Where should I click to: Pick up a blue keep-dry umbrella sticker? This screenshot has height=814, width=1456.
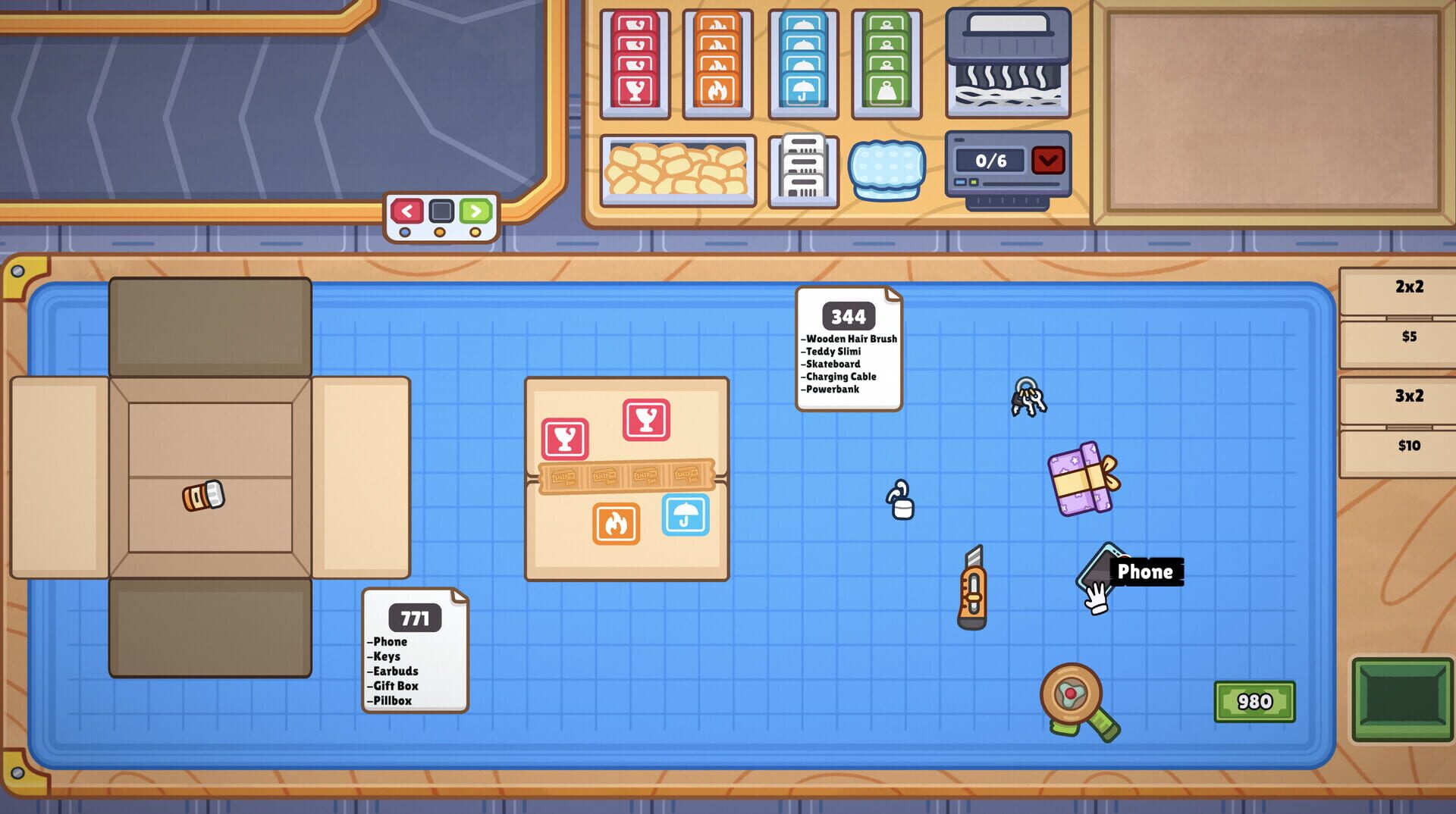coord(802,64)
